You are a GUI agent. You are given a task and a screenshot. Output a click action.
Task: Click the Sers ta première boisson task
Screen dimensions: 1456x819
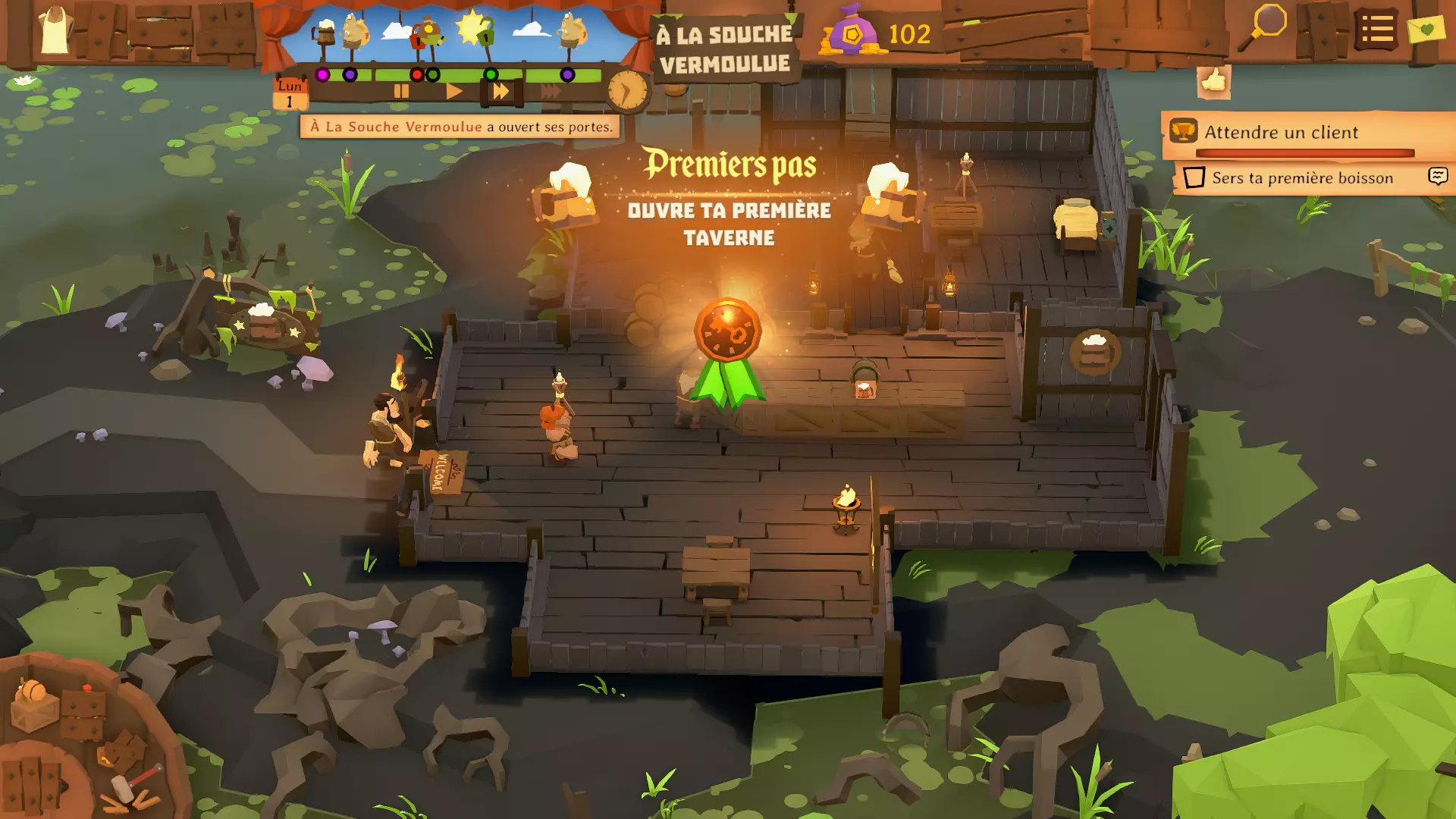[1302, 178]
